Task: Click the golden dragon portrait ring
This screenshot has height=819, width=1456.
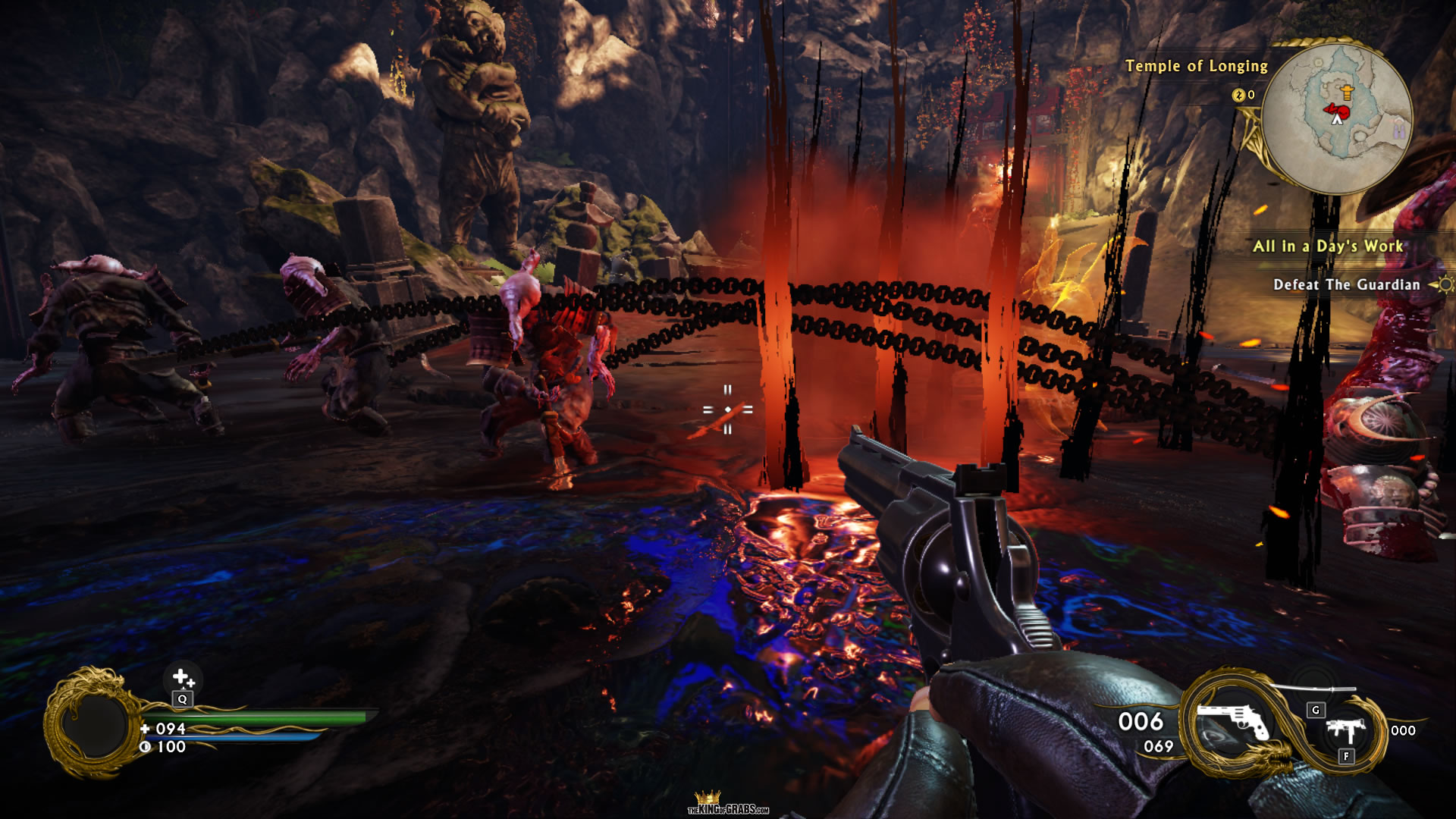Action: pyautogui.click(x=93, y=723)
